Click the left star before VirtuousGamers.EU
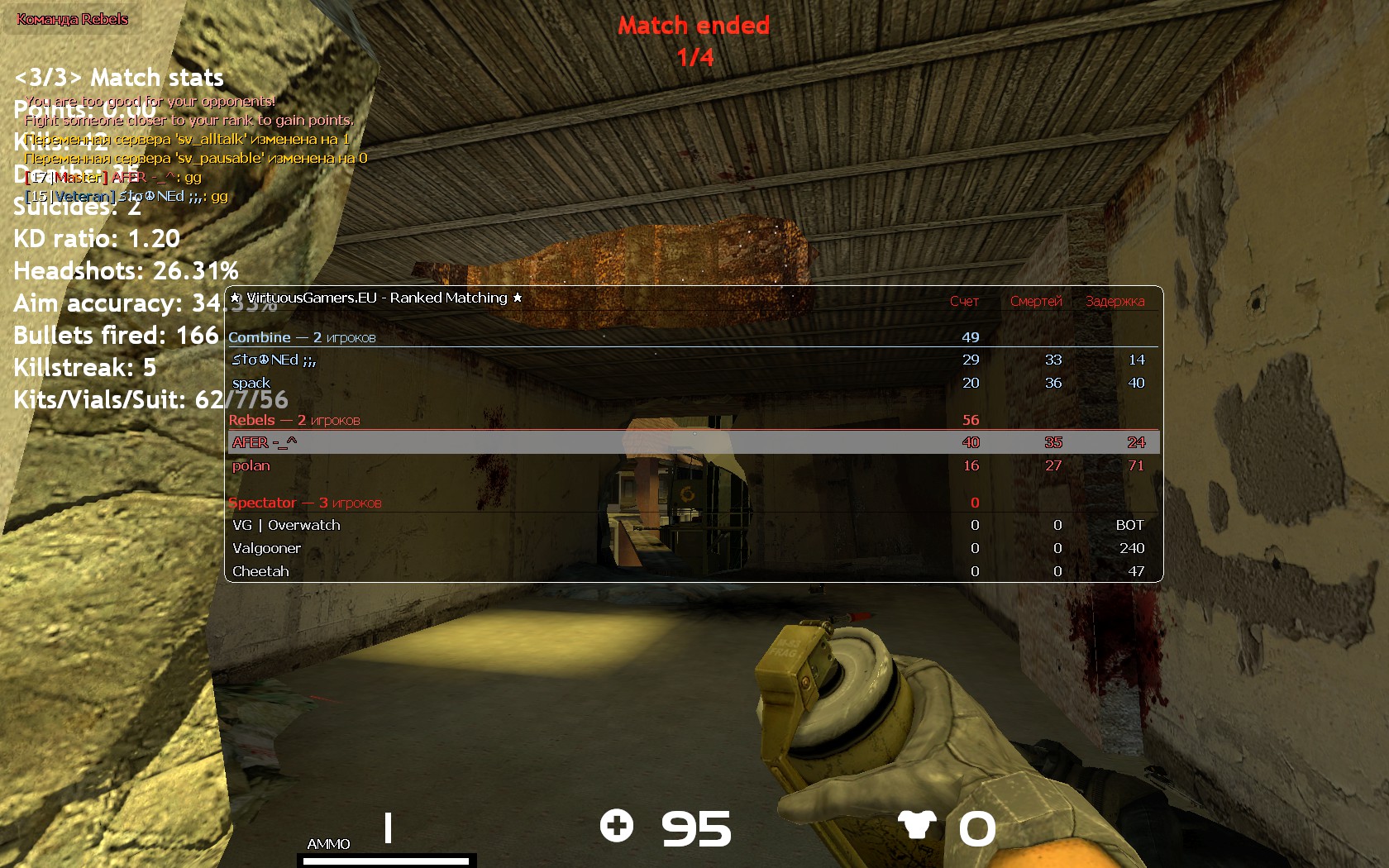The height and width of the screenshot is (868, 1389). [236, 298]
